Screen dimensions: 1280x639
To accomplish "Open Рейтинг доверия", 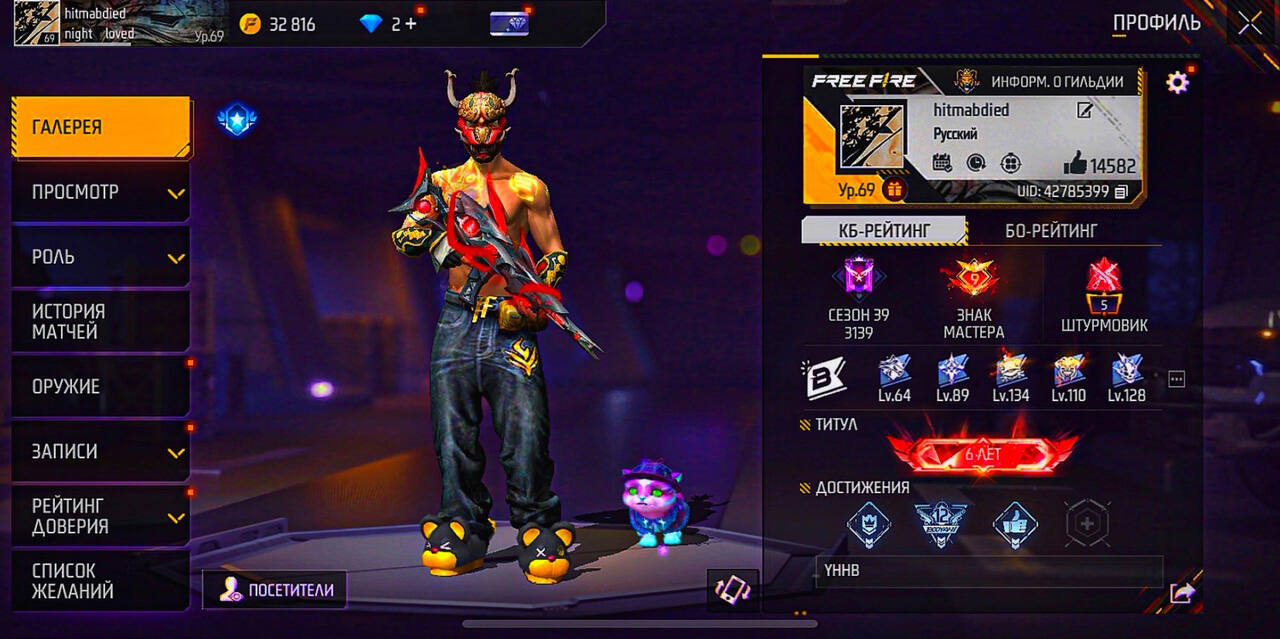I will point(100,516).
